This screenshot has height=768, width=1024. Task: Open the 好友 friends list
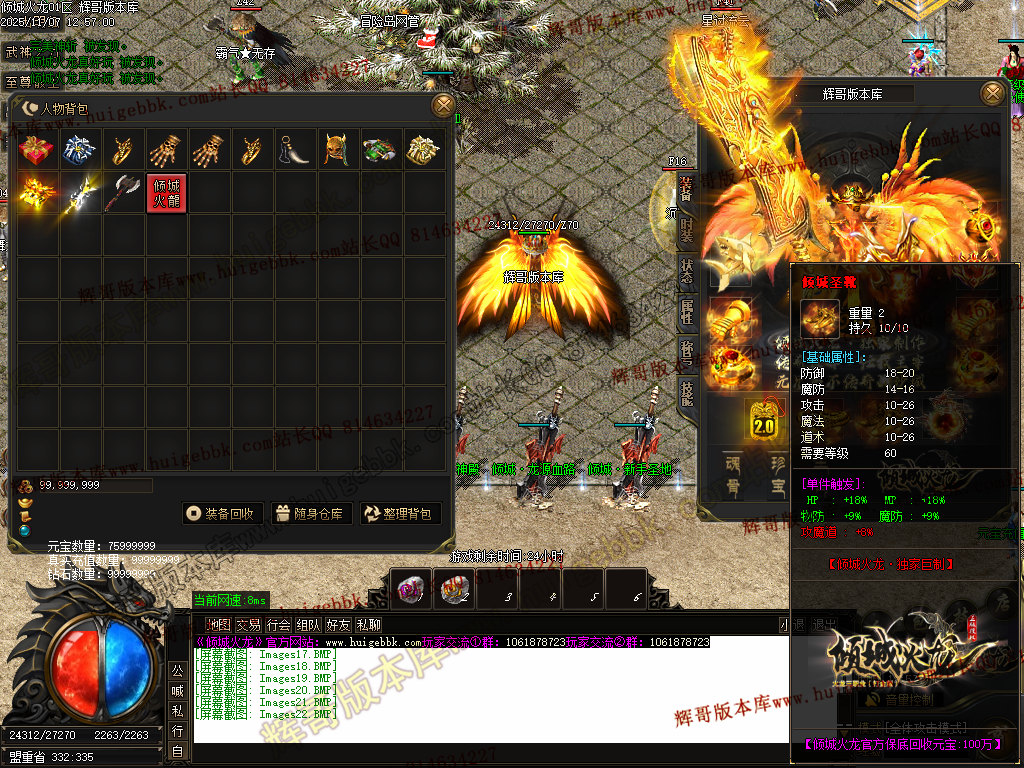339,626
